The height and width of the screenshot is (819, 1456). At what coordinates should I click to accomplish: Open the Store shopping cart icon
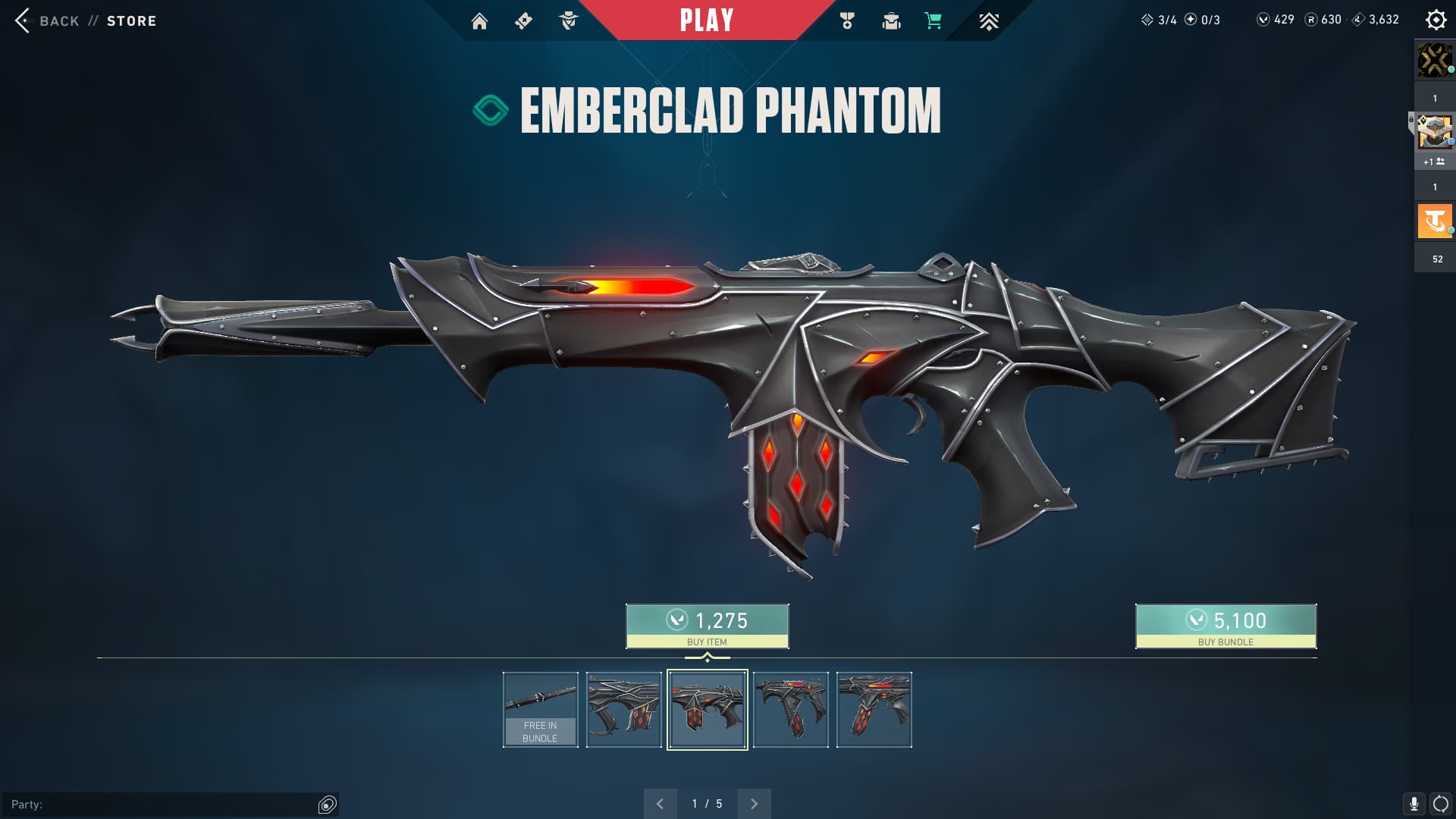934,21
